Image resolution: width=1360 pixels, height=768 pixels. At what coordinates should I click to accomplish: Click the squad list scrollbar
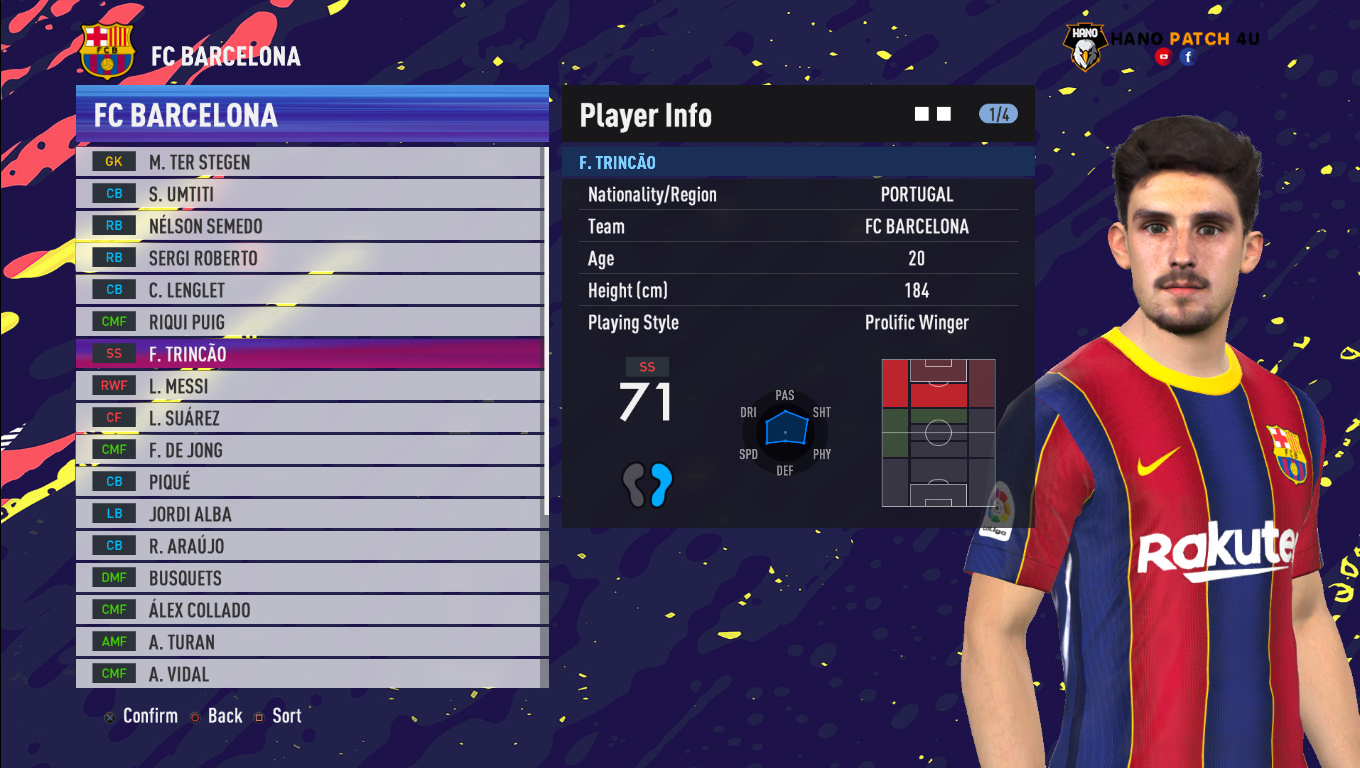(546, 330)
